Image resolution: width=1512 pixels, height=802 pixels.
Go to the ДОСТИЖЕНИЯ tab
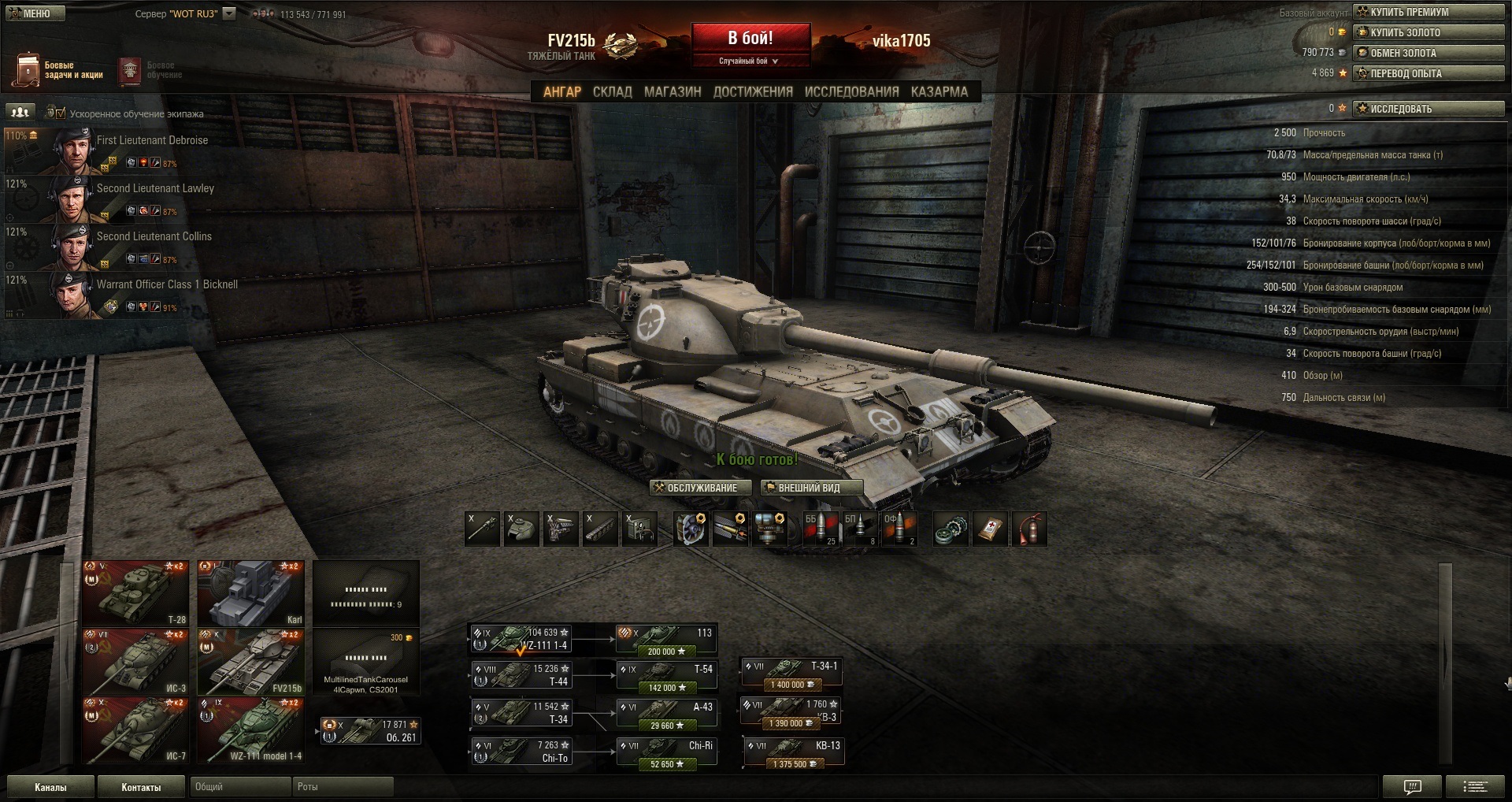point(752,92)
